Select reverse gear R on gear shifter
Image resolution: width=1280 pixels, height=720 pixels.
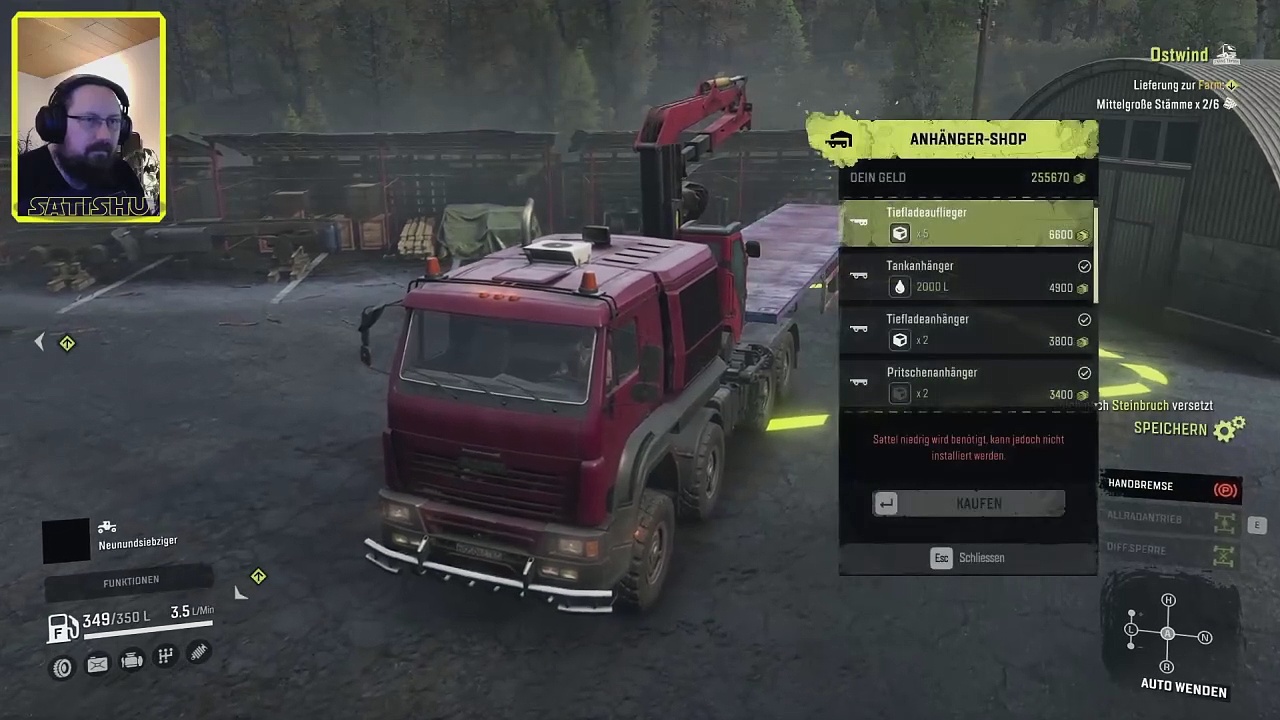coord(1166,666)
